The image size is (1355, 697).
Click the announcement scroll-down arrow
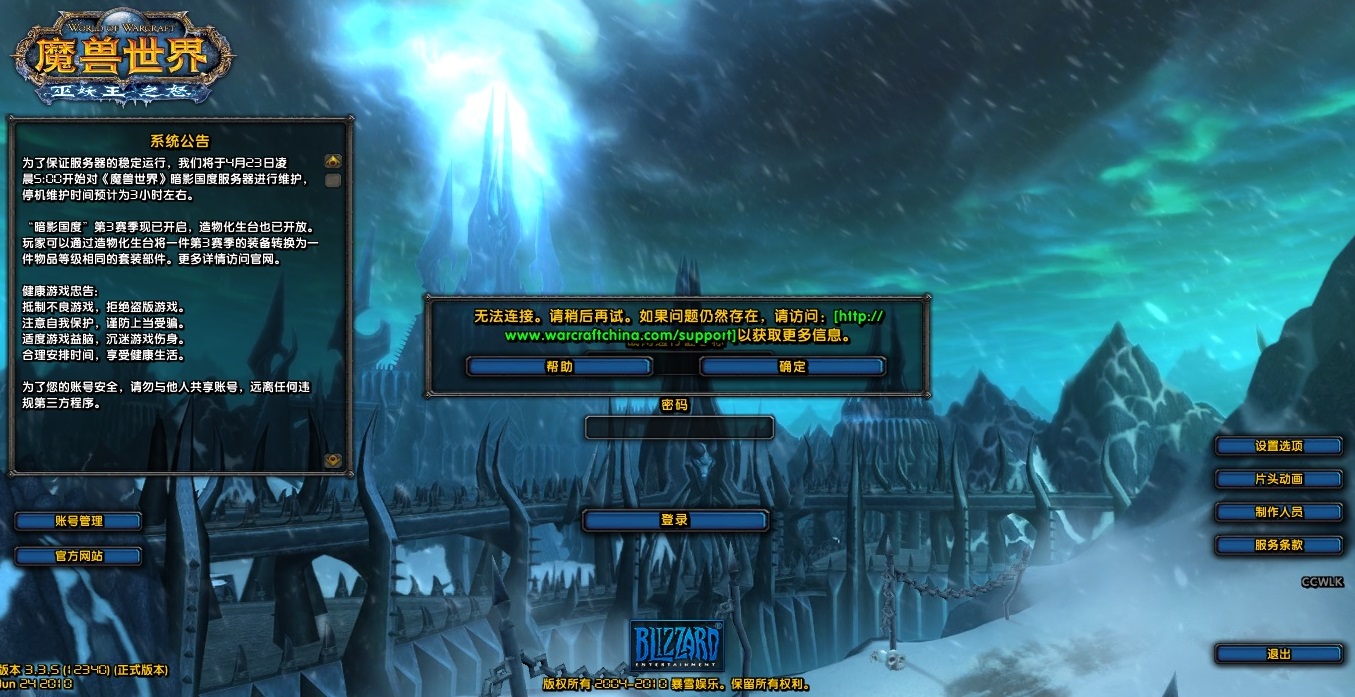pos(333,460)
